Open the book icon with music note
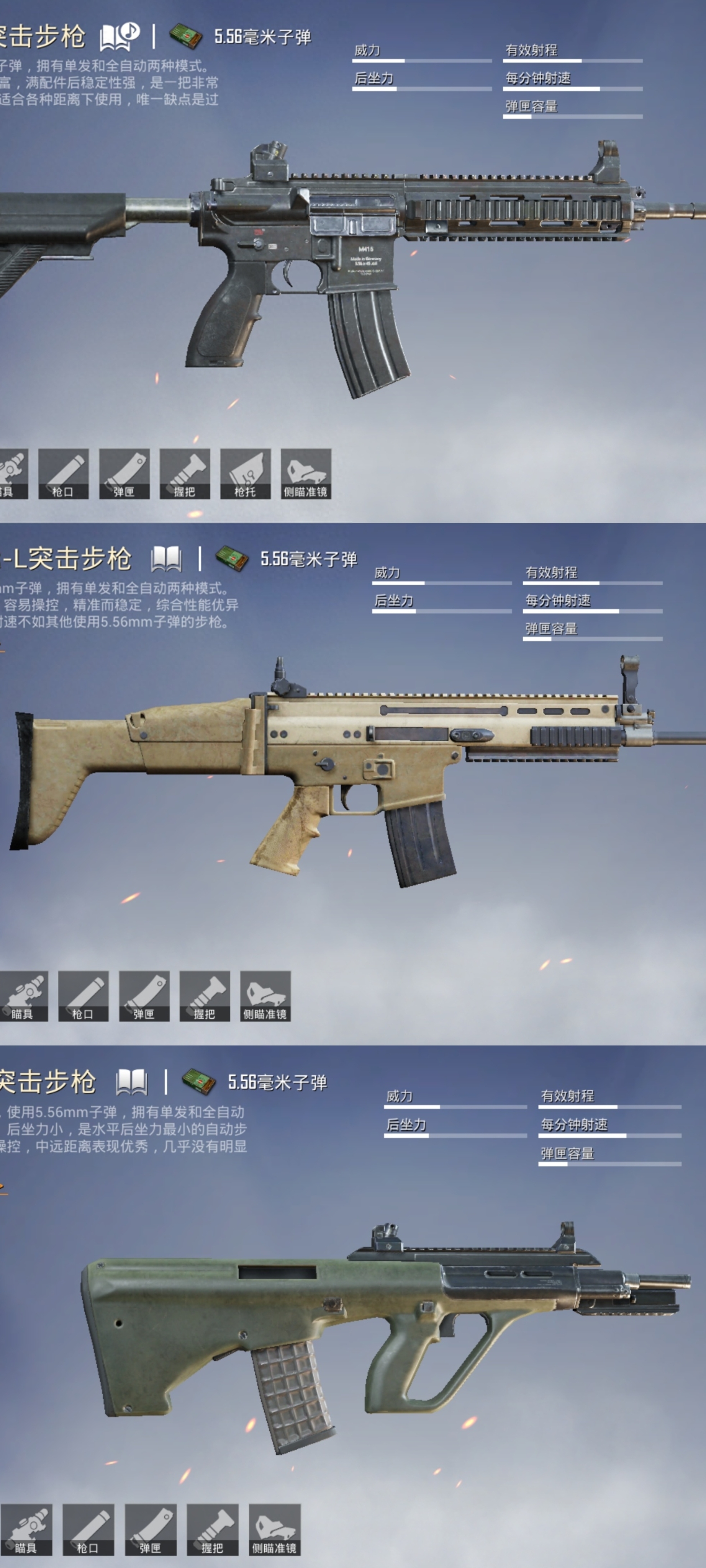 (120, 36)
